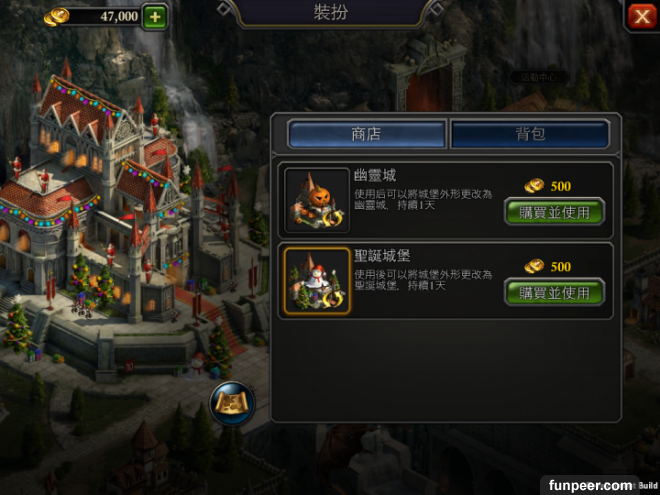
Task: Buy and use the 幽靈城 skin
Action: coord(555,212)
